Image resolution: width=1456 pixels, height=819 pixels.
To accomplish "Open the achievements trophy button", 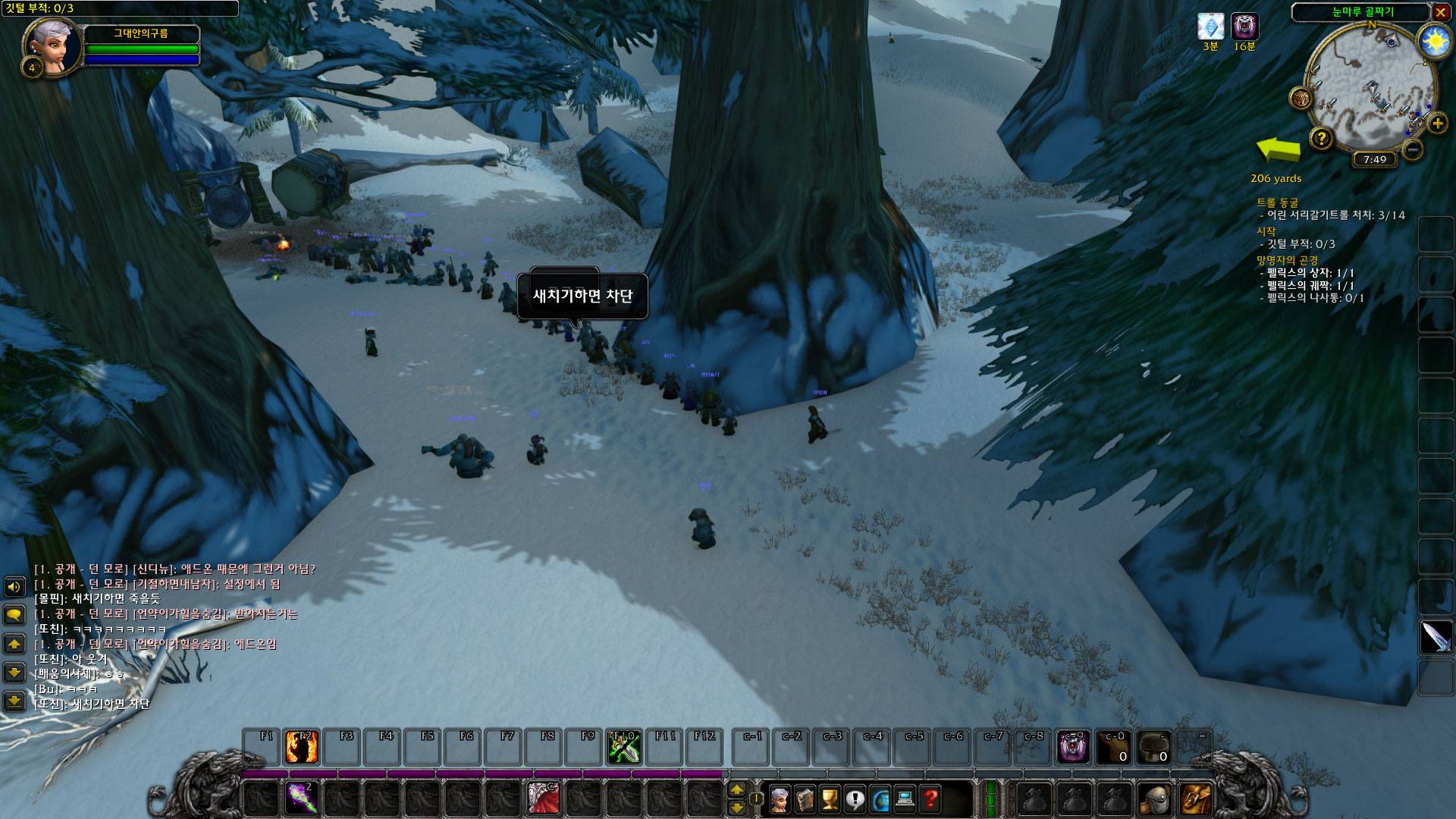I will point(830,799).
